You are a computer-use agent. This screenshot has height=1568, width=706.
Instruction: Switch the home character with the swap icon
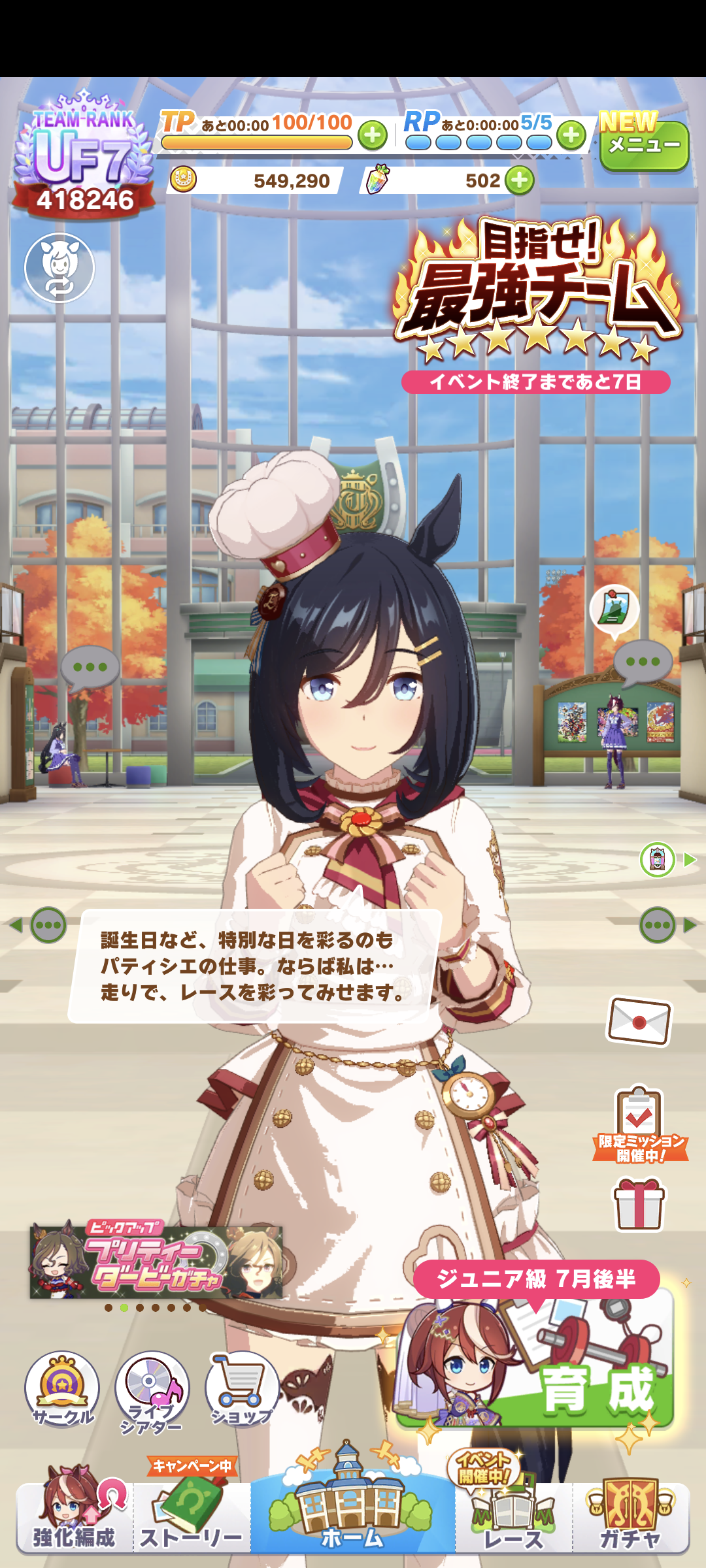(x=59, y=268)
